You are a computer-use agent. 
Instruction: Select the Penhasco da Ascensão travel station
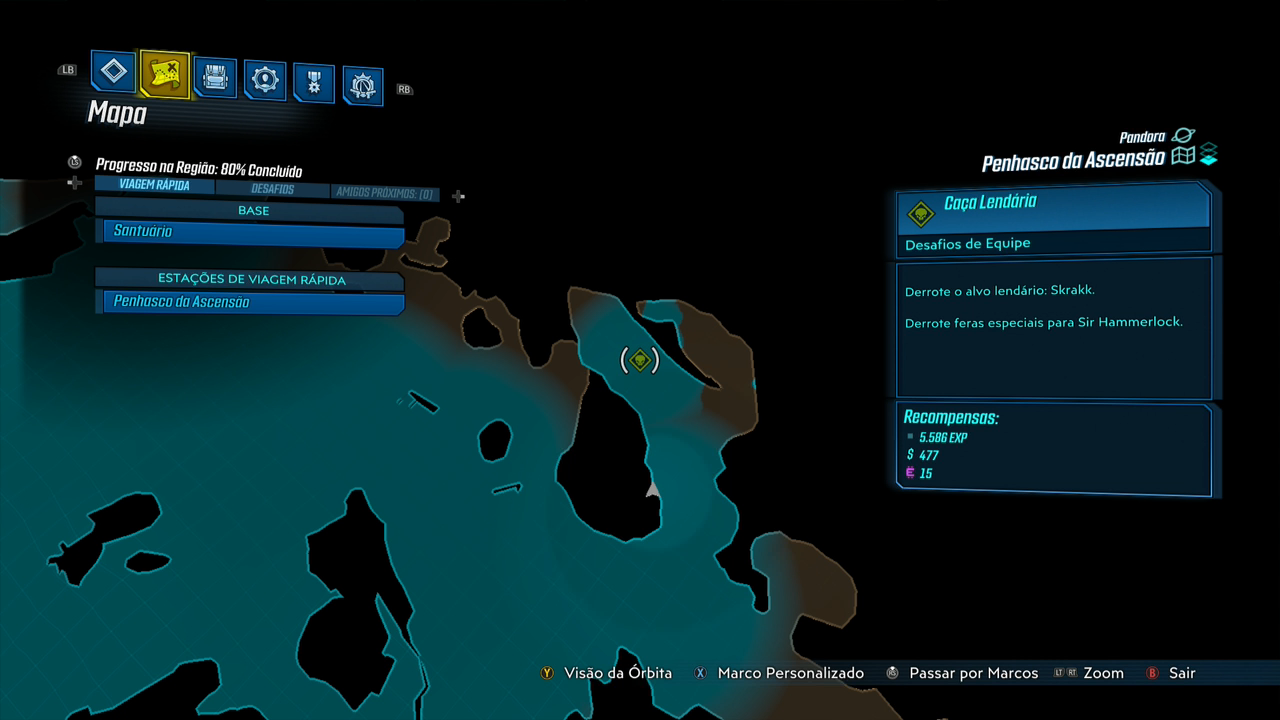click(253, 302)
